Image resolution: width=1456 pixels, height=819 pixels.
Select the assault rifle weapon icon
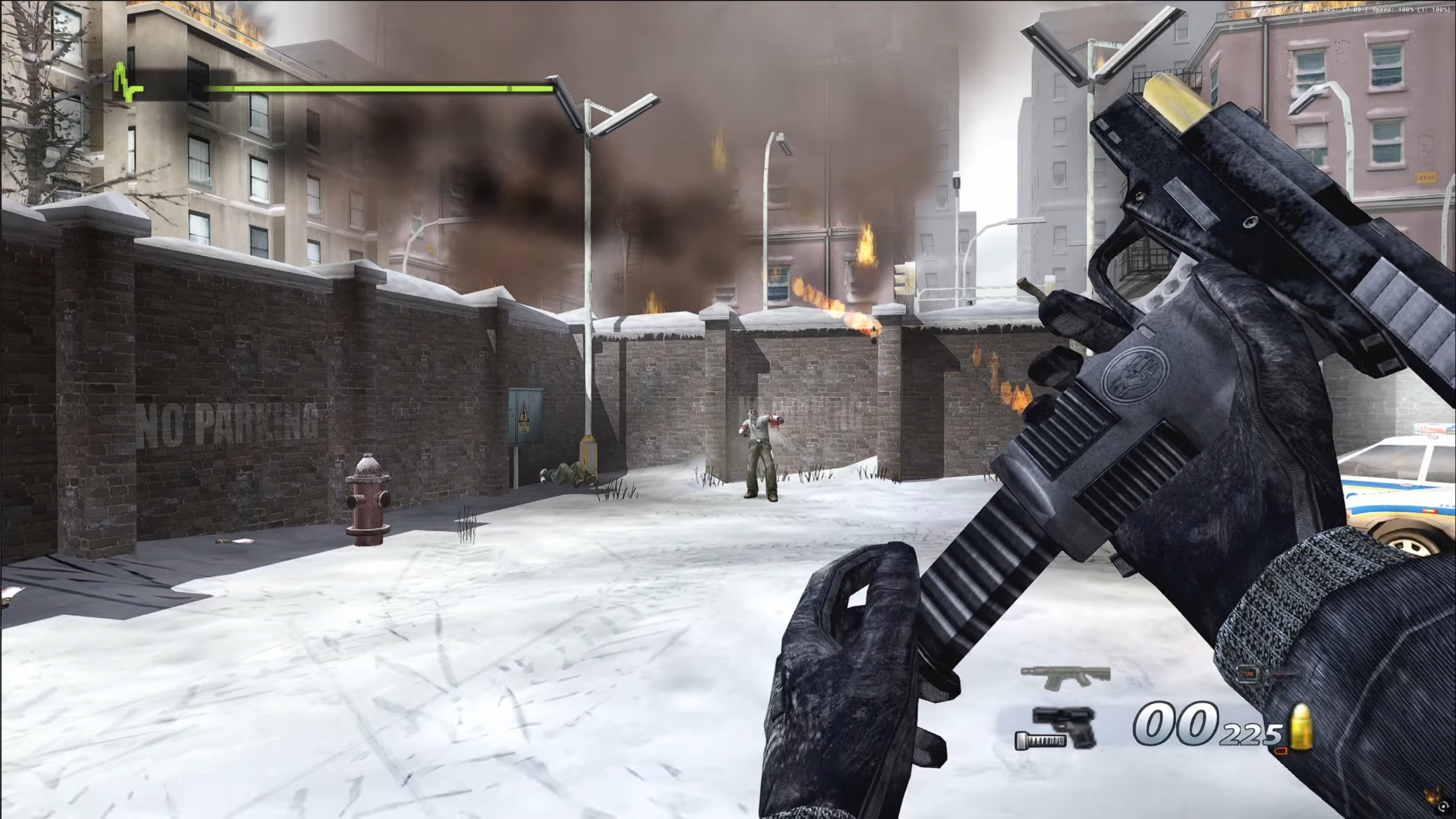[1065, 677]
